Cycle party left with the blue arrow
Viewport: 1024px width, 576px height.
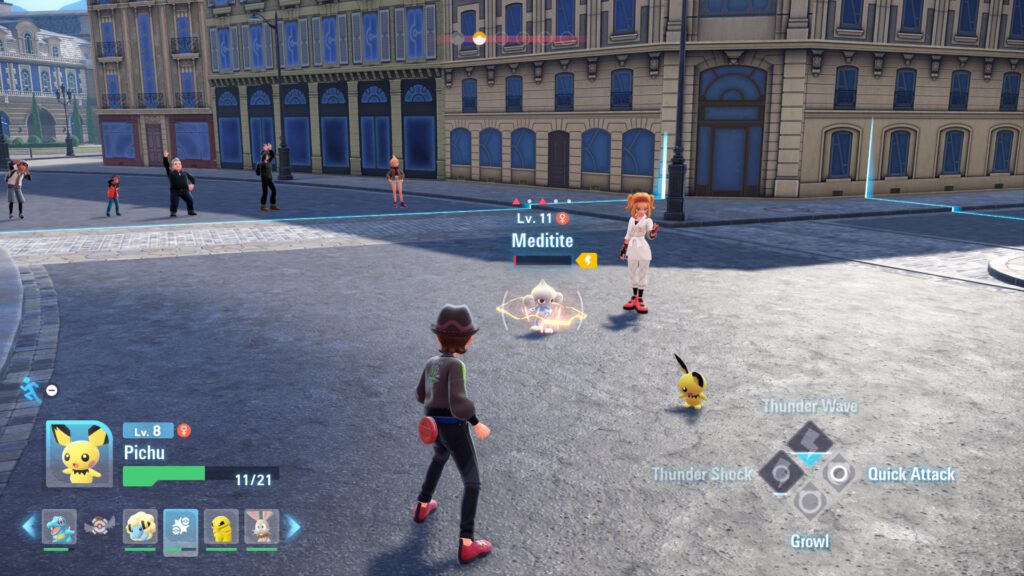(29, 526)
